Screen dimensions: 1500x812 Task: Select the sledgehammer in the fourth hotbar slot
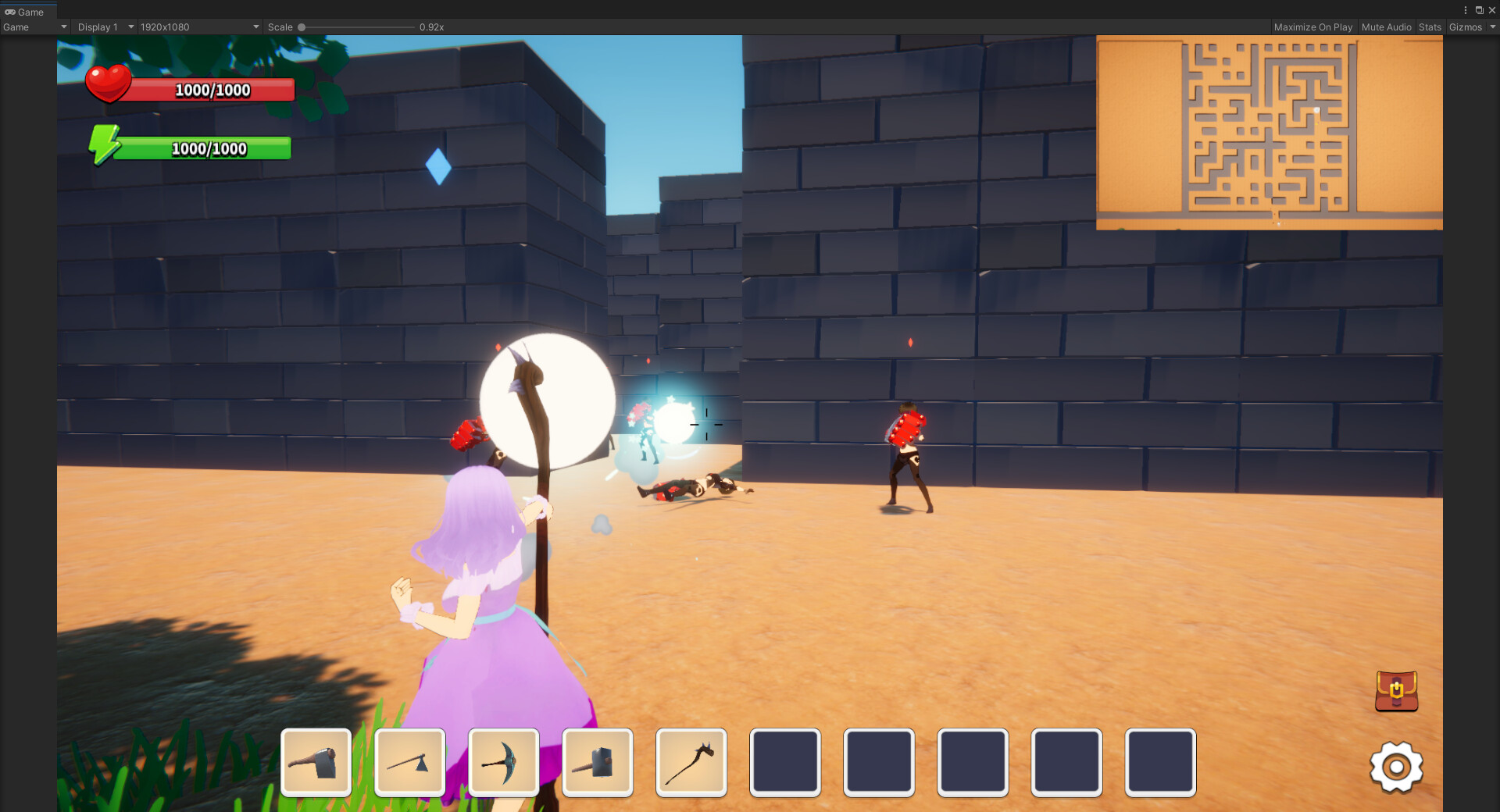point(597,763)
